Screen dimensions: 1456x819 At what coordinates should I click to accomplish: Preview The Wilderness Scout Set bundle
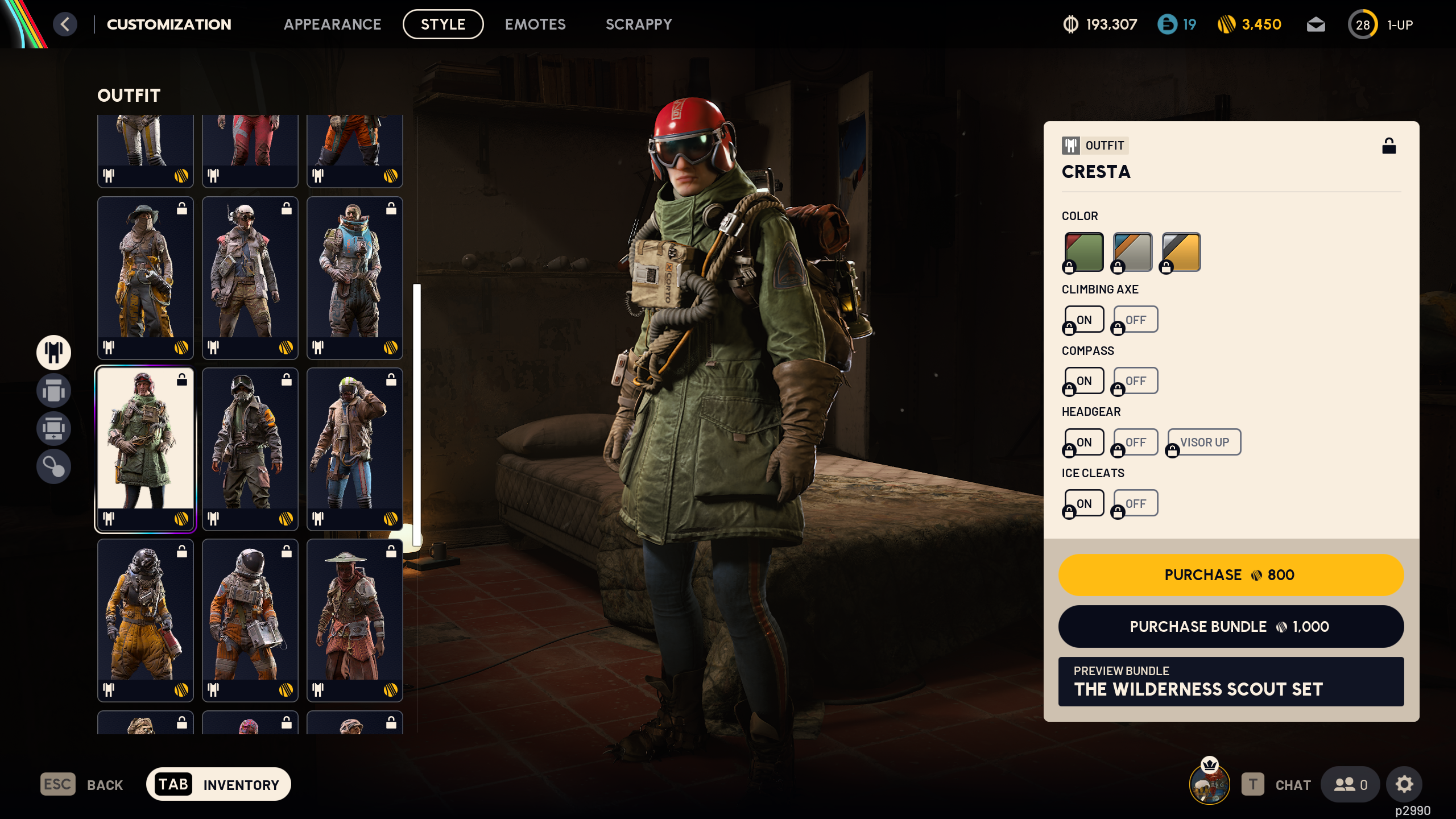[1231, 681]
